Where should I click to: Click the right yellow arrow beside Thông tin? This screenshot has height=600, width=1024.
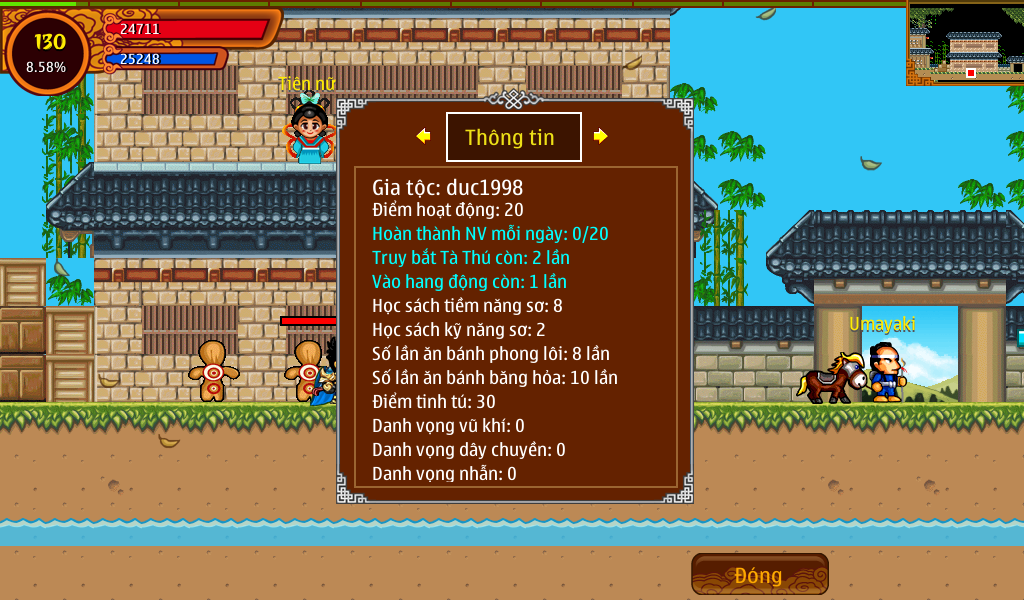(x=600, y=136)
